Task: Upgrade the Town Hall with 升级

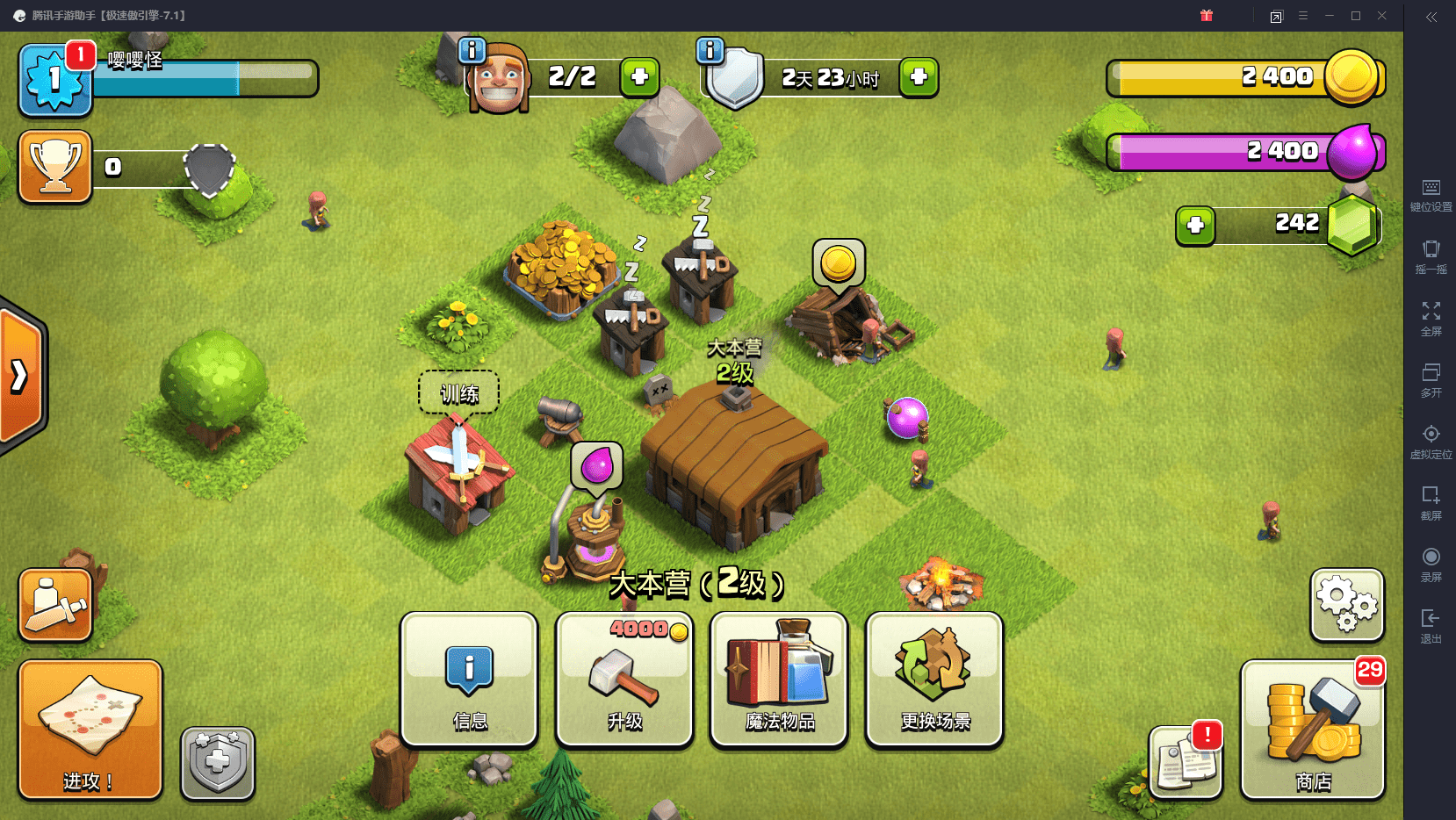Action: tap(624, 680)
